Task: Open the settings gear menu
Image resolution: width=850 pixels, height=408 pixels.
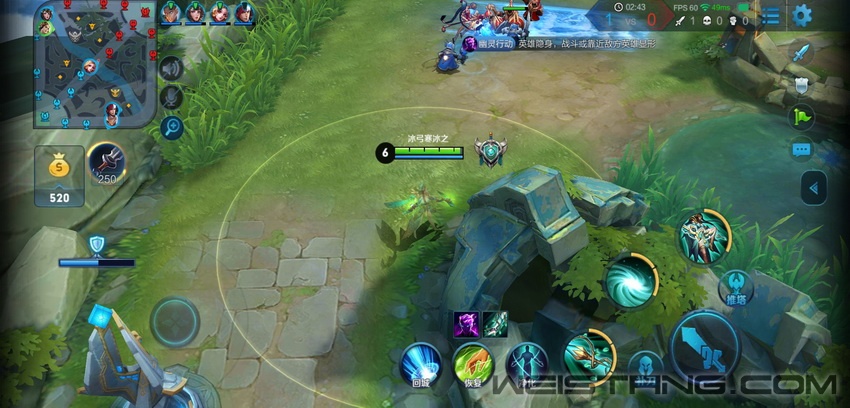Action: point(801,15)
